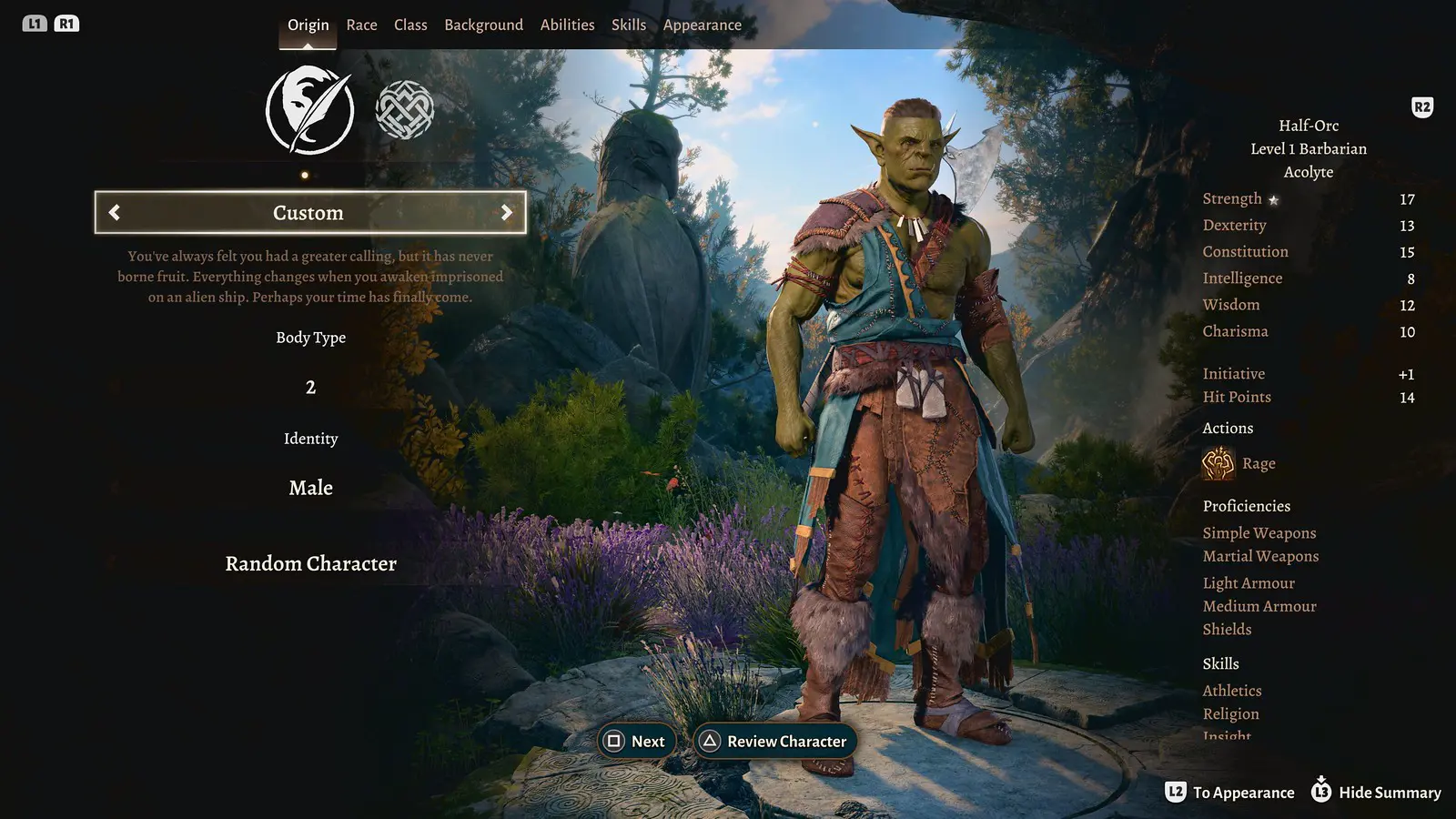1456x819 pixels.
Task: Toggle Hide Summary with the L3 control
Action: (x=1319, y=792)
